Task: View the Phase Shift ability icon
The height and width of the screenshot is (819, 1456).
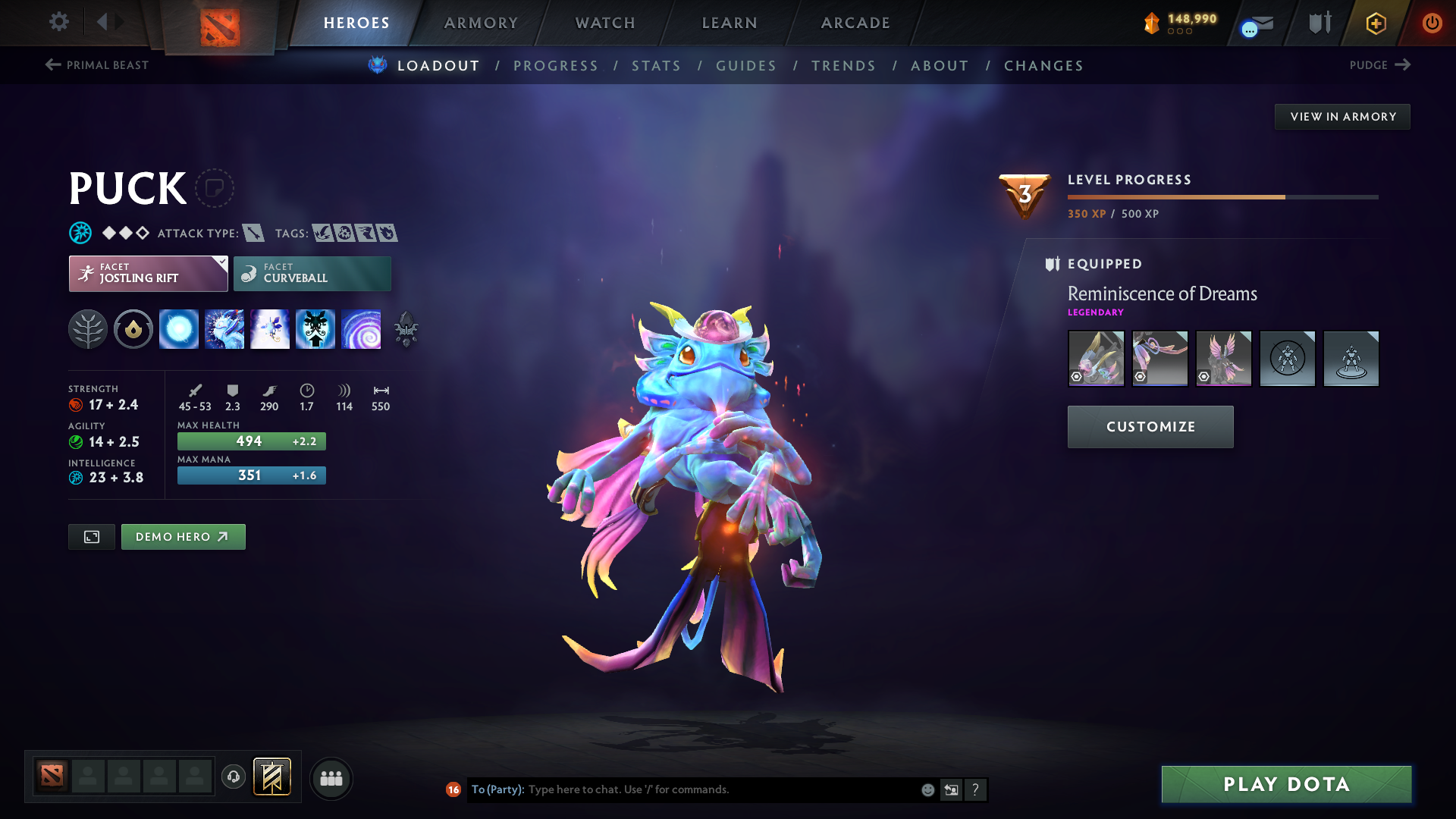Action: [x=269, y=328]
